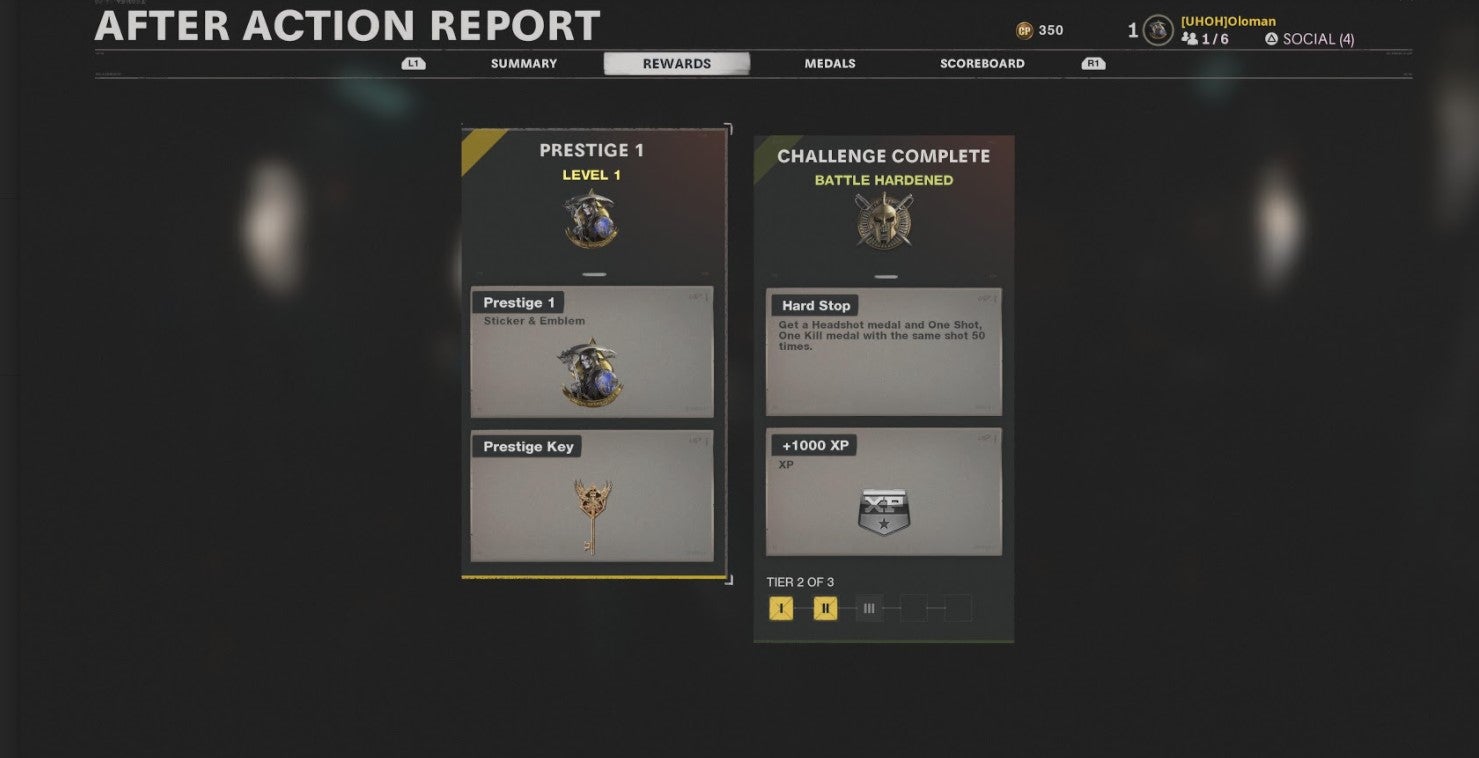This screenshot has width=1479, height=758.
Task: Click the Social notifications icon
Action: 1269,39
